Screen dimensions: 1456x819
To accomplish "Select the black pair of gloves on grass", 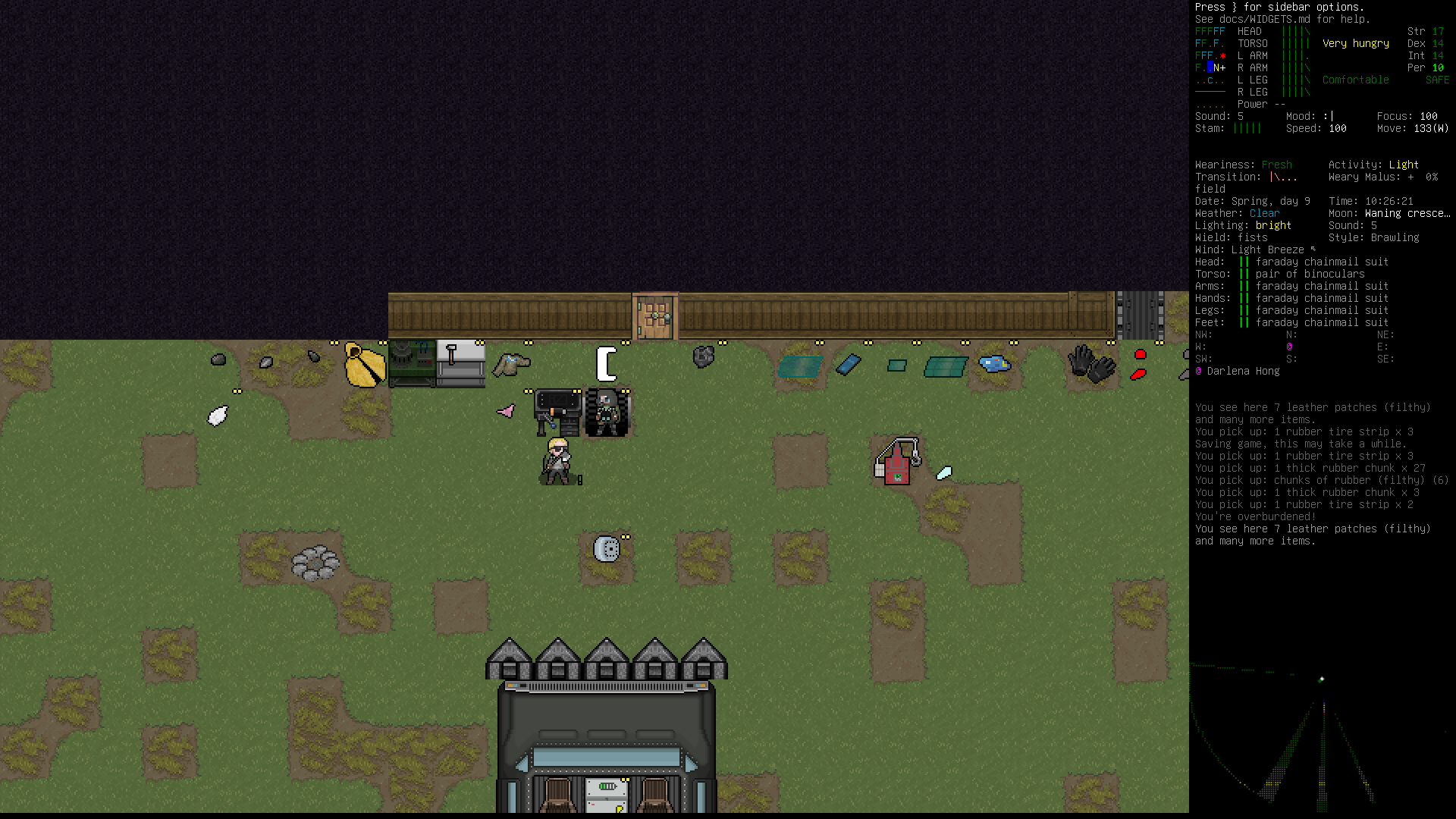I will [1090, 364].
